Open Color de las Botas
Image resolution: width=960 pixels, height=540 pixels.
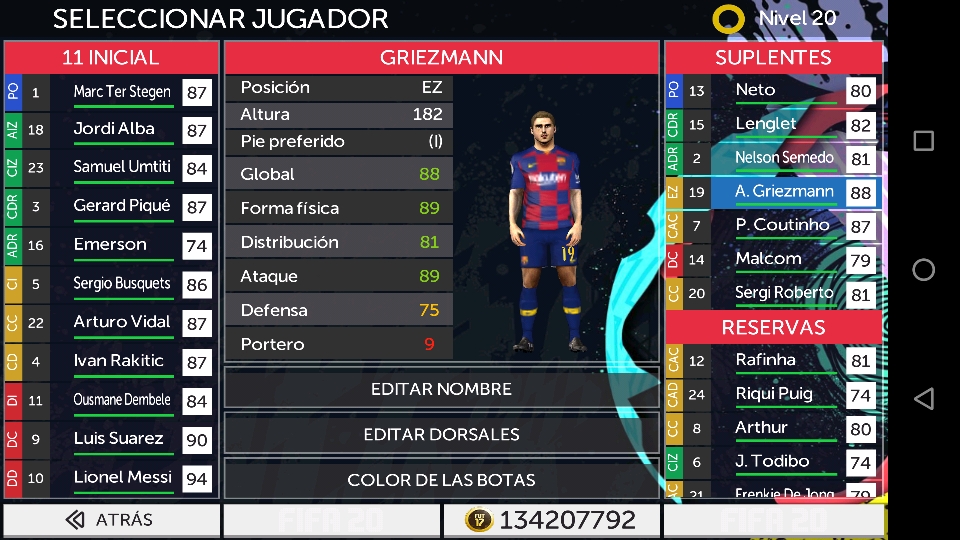point(441,480)
